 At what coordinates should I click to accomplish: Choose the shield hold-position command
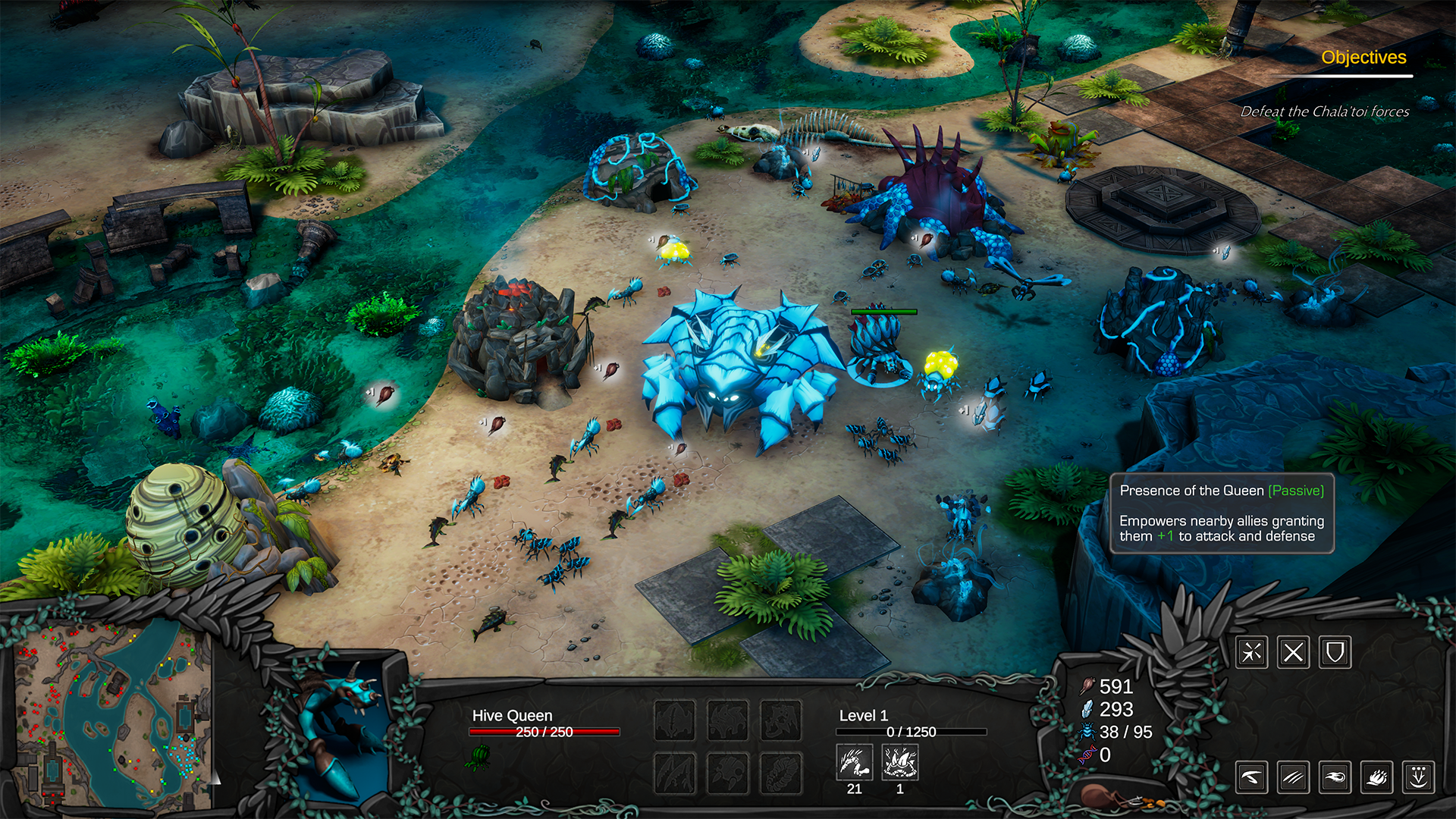coord(1335,652)
